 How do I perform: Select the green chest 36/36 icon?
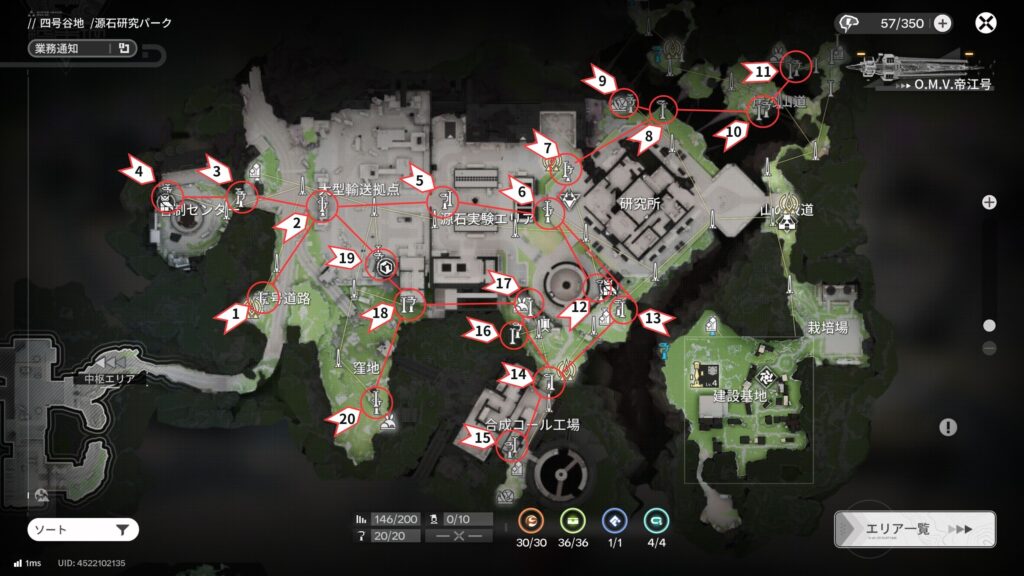[x=572, y=521]
